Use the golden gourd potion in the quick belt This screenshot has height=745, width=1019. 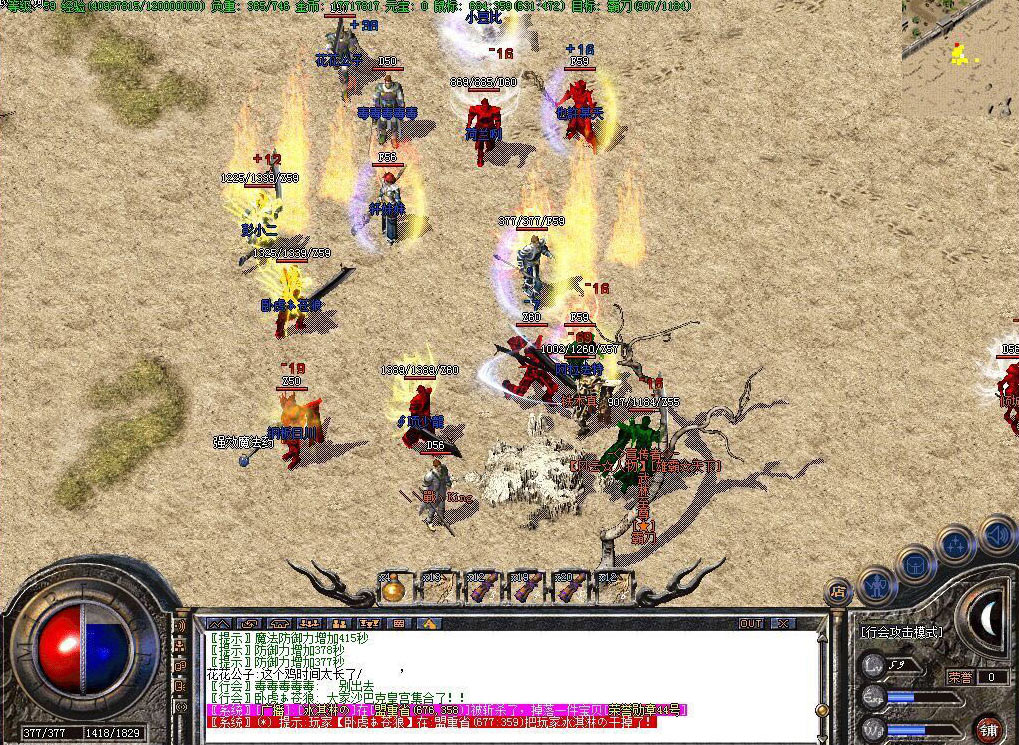[x=393, y=589]
